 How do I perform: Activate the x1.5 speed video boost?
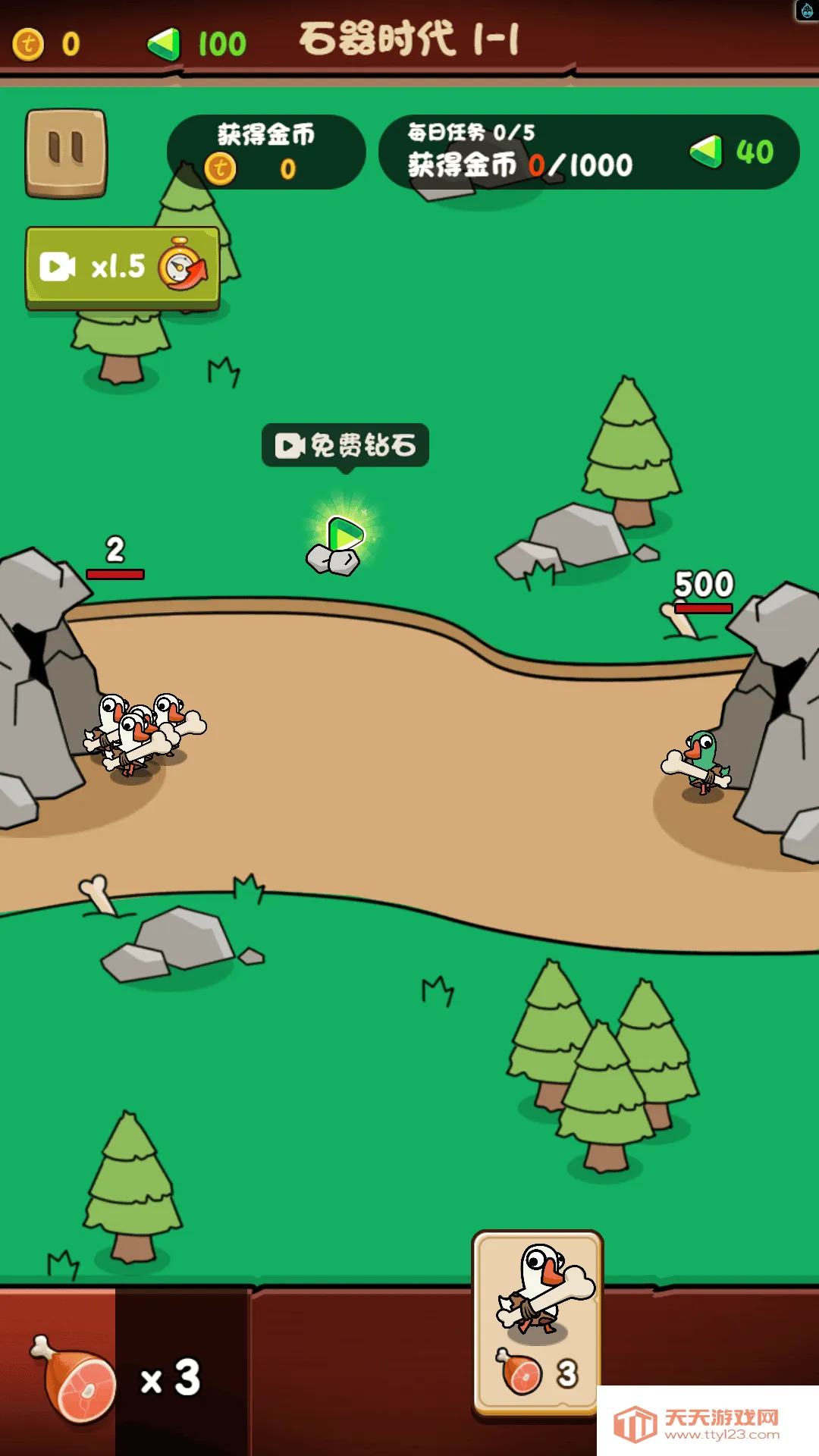coord(123,267)
